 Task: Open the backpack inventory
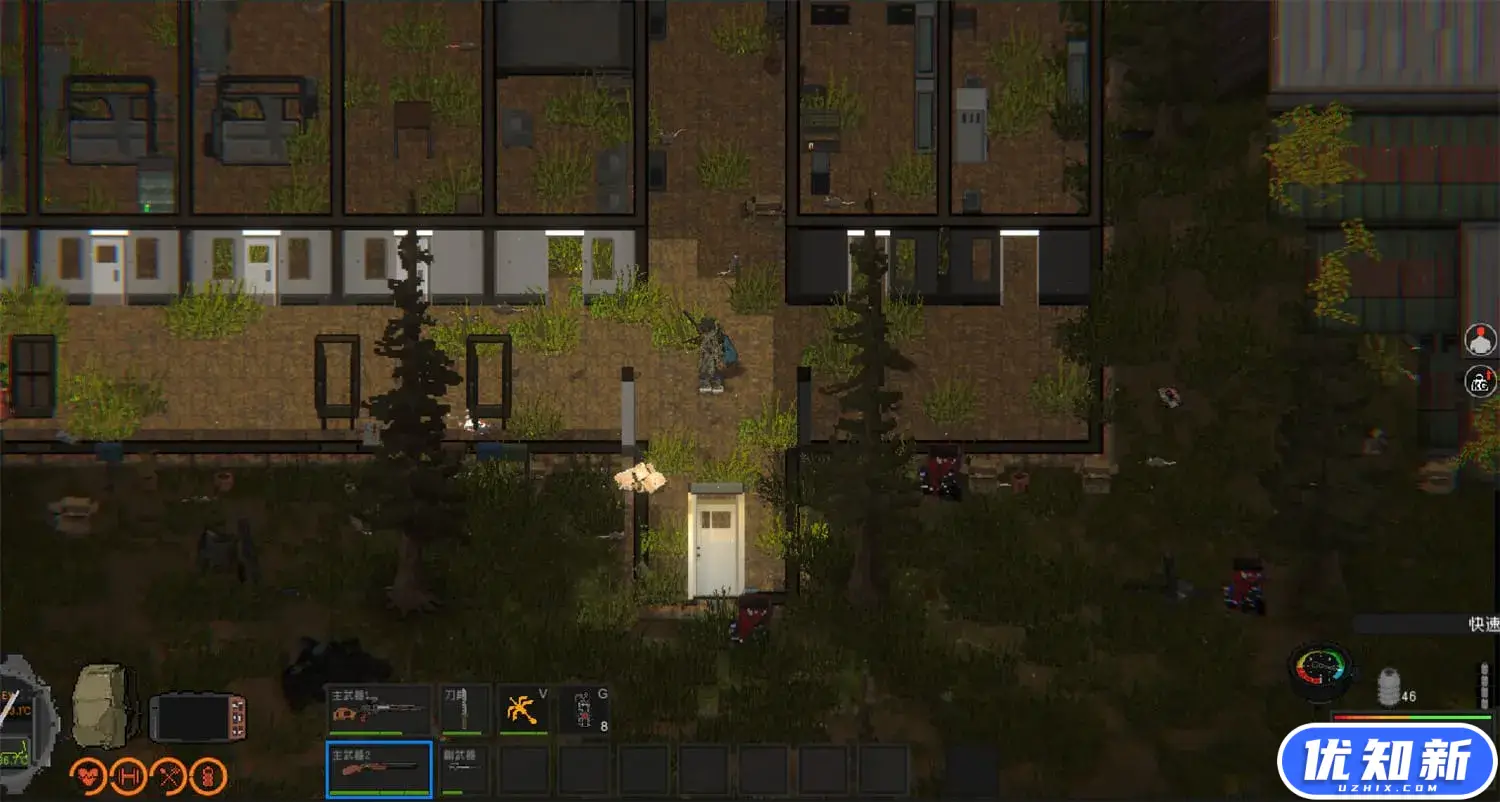point(102,704)
